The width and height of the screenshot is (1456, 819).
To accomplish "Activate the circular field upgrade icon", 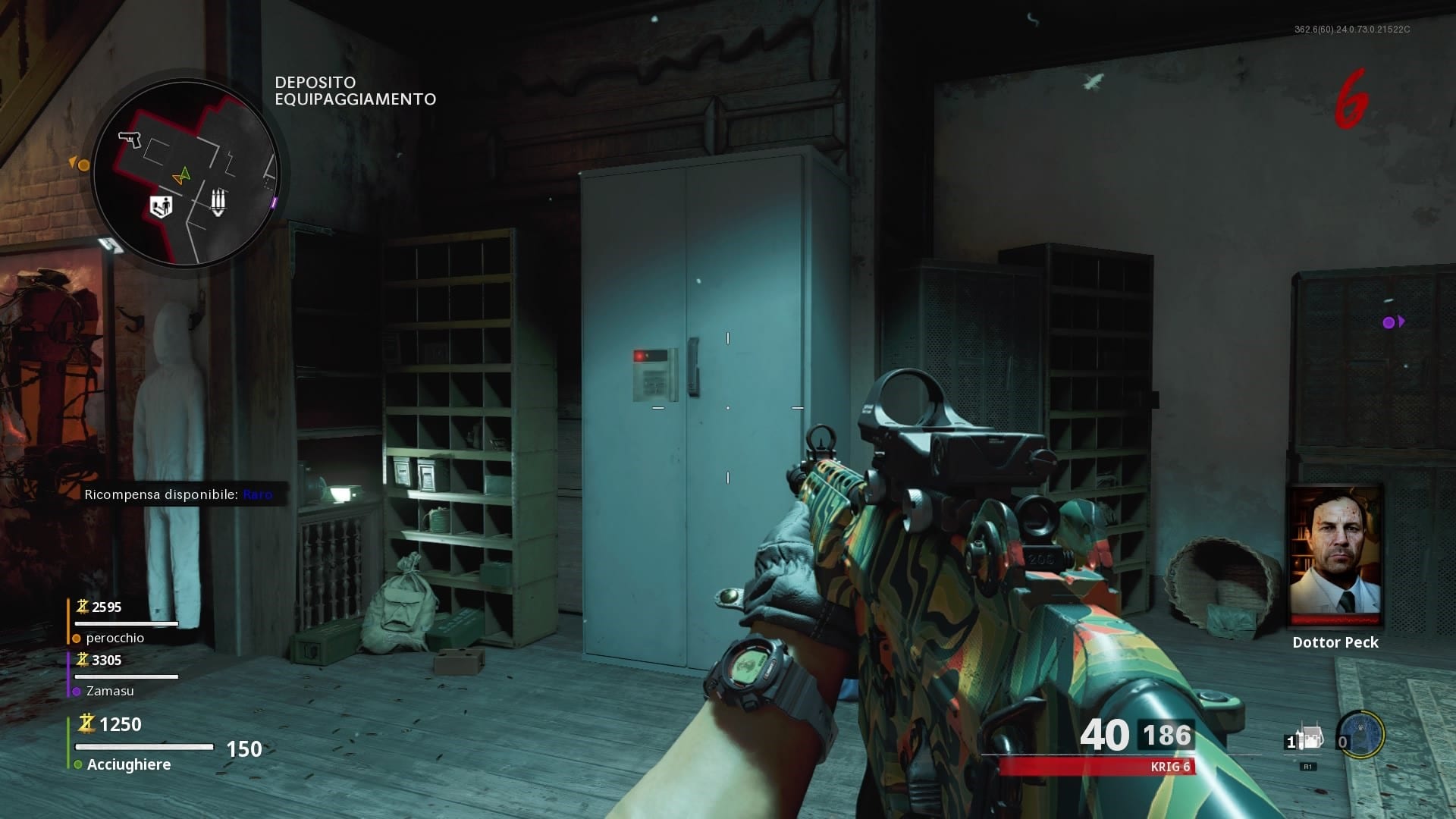I will click(x=1362, y=734).
